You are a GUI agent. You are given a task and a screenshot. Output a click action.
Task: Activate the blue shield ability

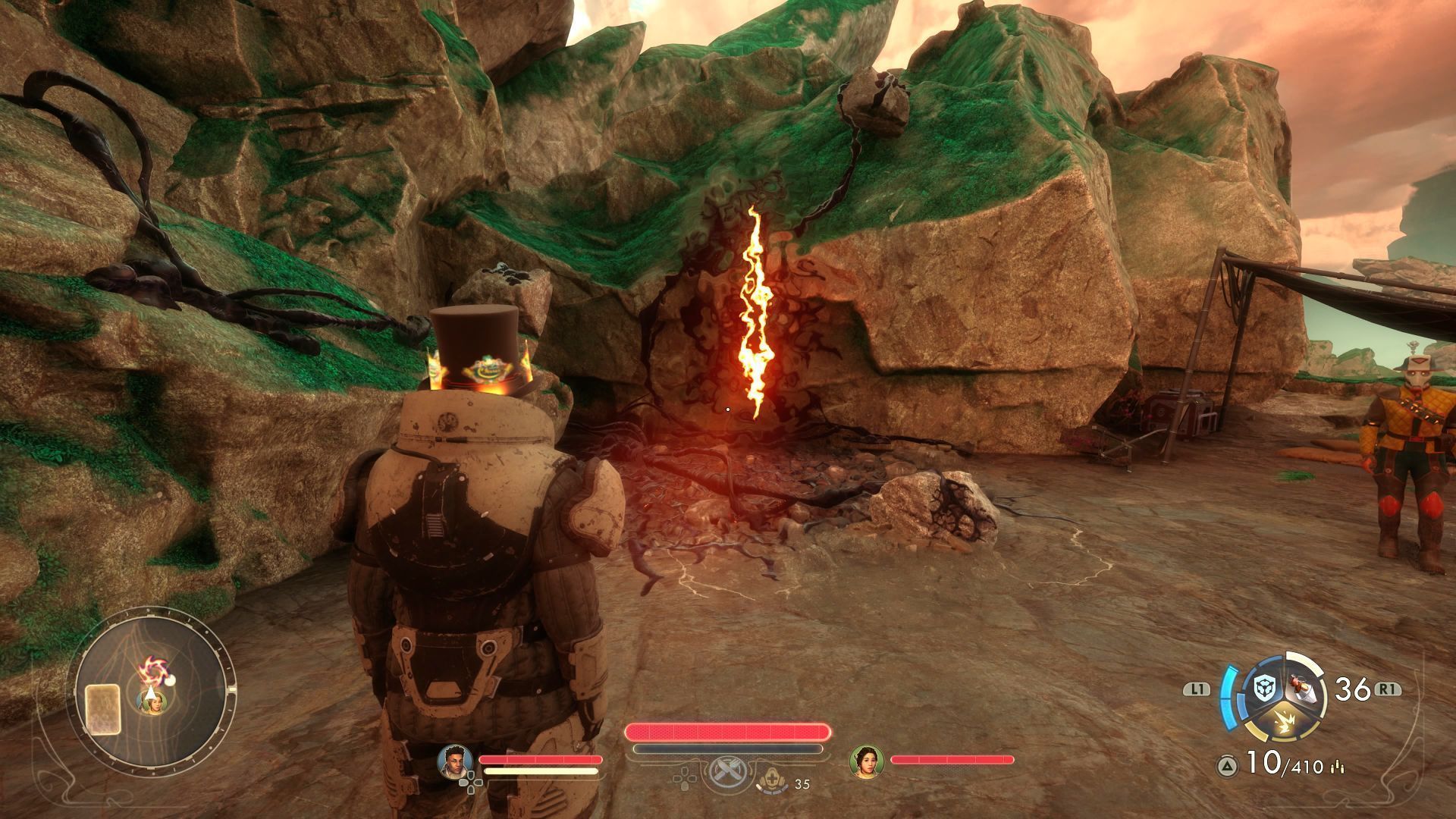click(1264, 689)
